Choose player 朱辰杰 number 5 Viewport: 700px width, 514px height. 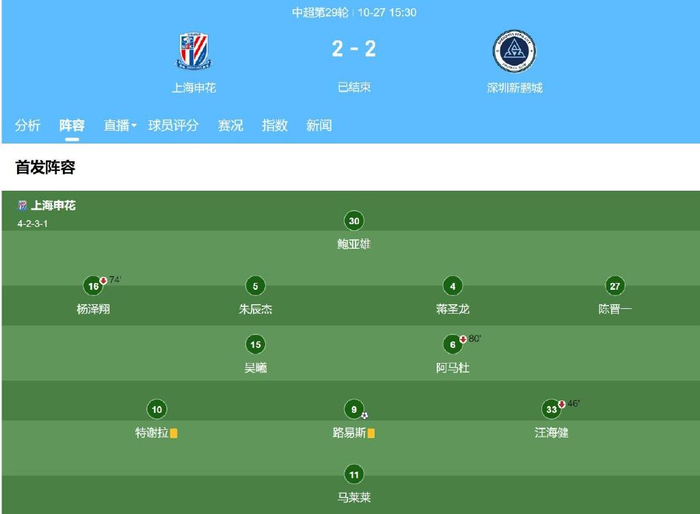(x=255, y=286)
